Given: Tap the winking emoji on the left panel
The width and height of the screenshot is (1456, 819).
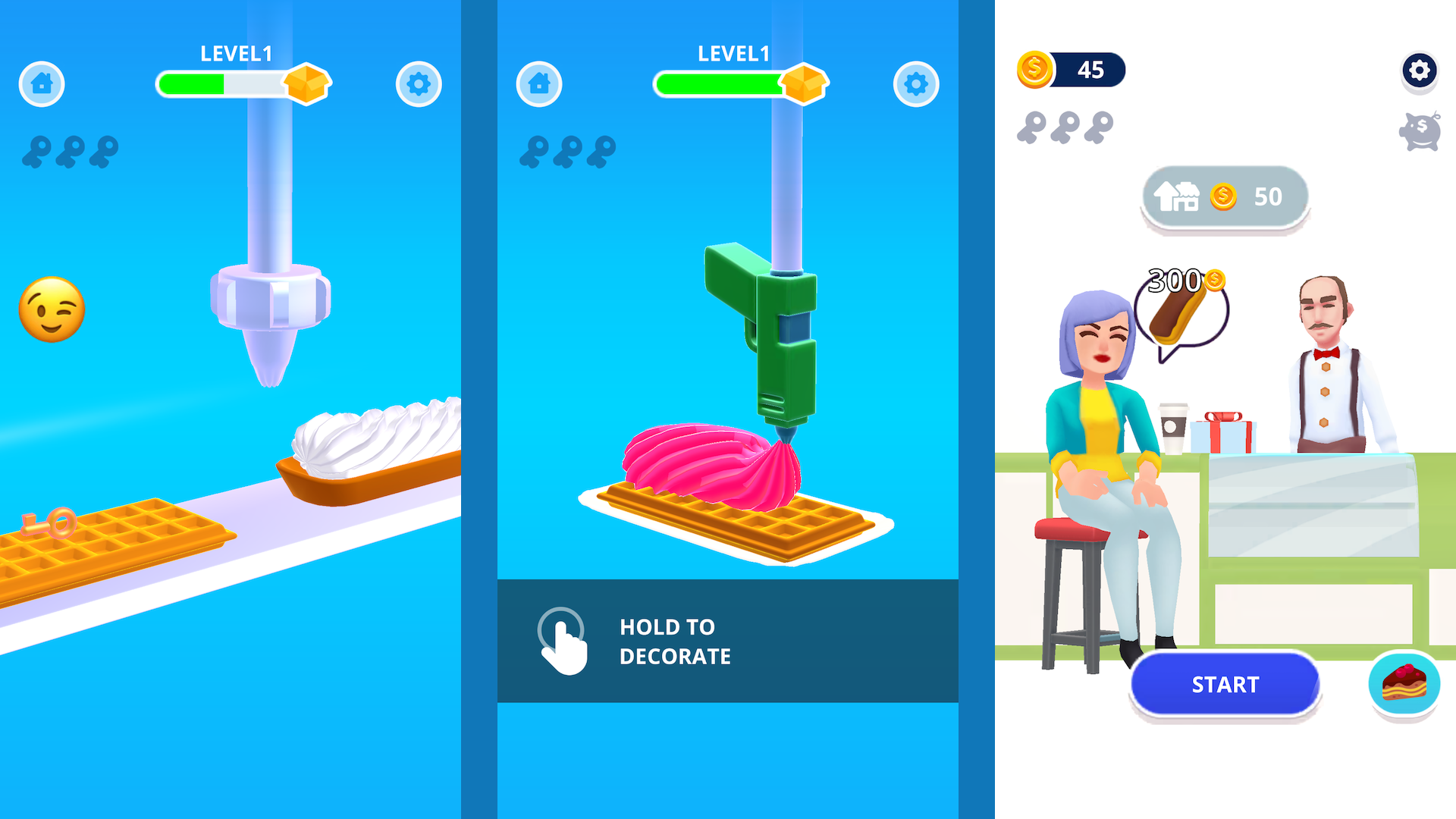Looking at the screenshot, I should click(x=52, y=309).
